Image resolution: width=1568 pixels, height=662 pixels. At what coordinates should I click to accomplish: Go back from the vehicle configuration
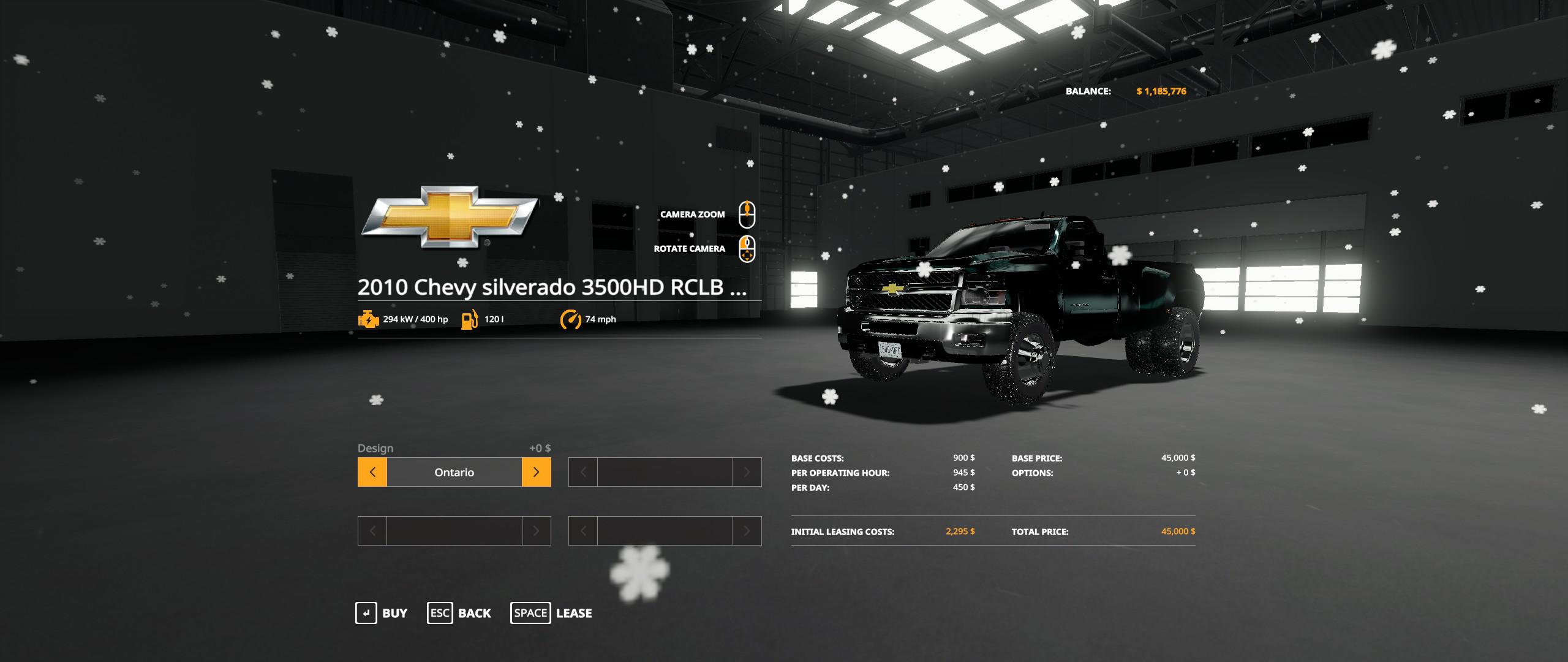click(x=459, y=613)
